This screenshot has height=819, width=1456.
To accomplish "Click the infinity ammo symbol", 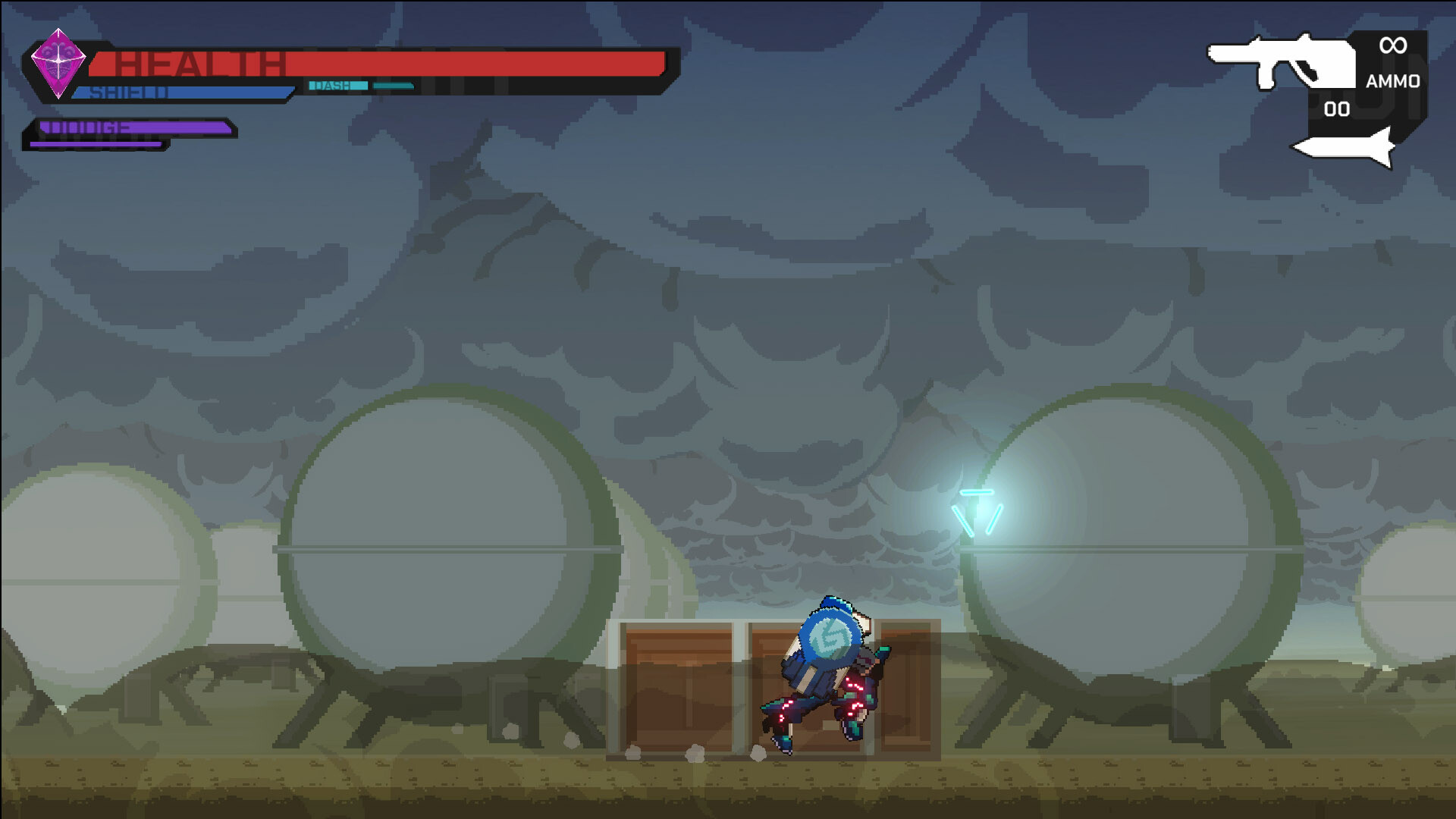I will coord(1394,47).
